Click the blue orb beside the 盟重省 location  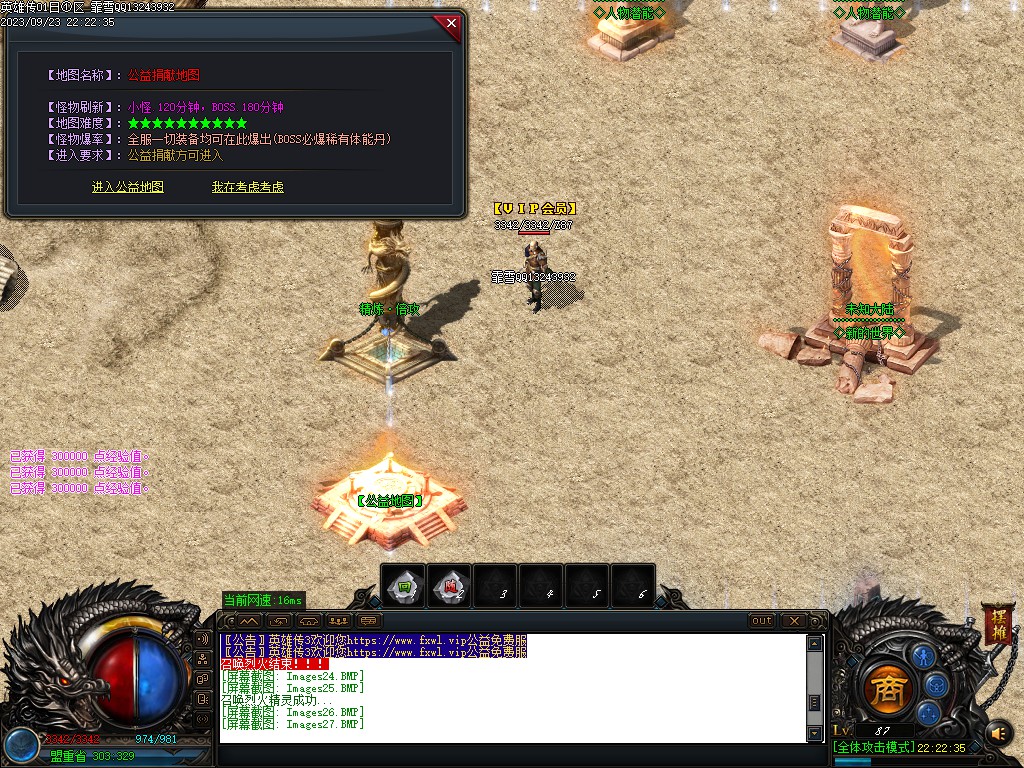click(21, 746)
